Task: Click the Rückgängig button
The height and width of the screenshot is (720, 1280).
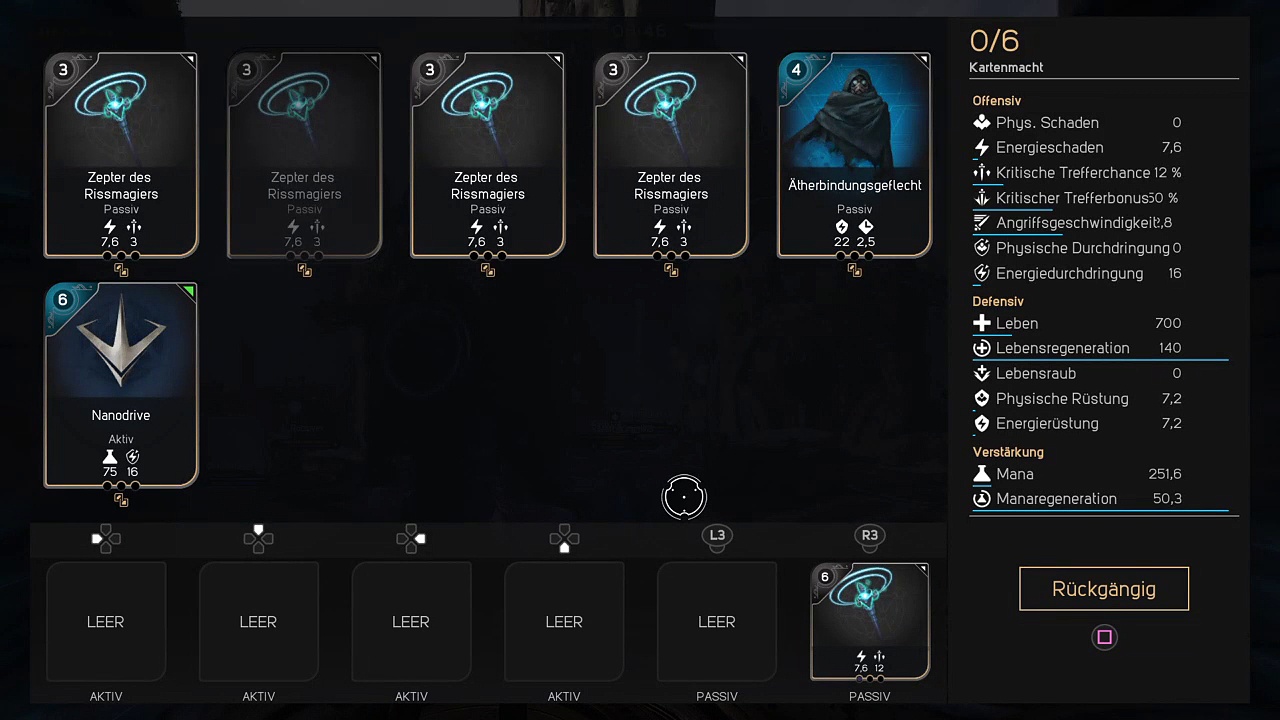Action: point(1104,589)
